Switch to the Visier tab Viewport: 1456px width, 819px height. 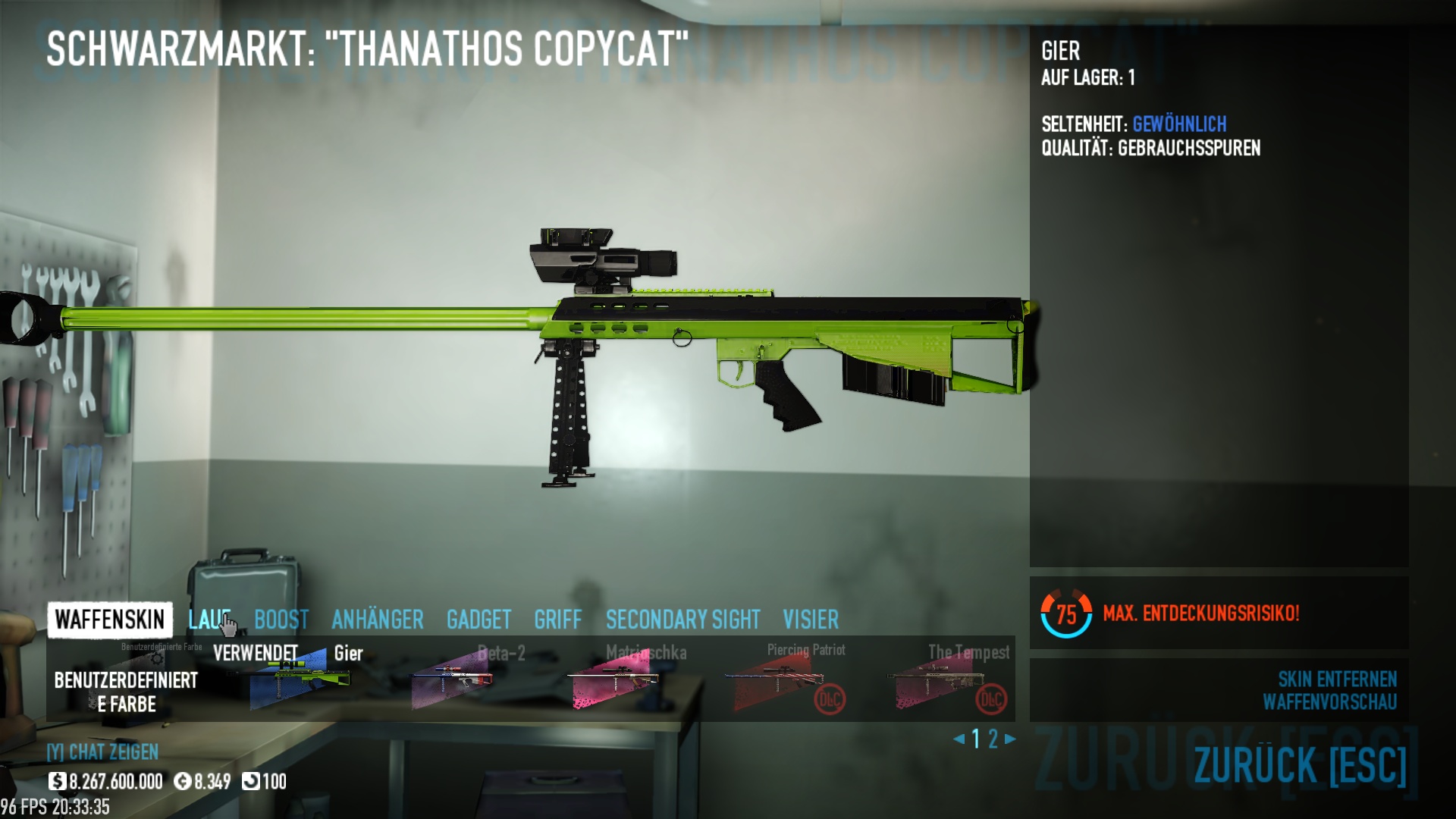pyautogui.click(x=811, y=620)
